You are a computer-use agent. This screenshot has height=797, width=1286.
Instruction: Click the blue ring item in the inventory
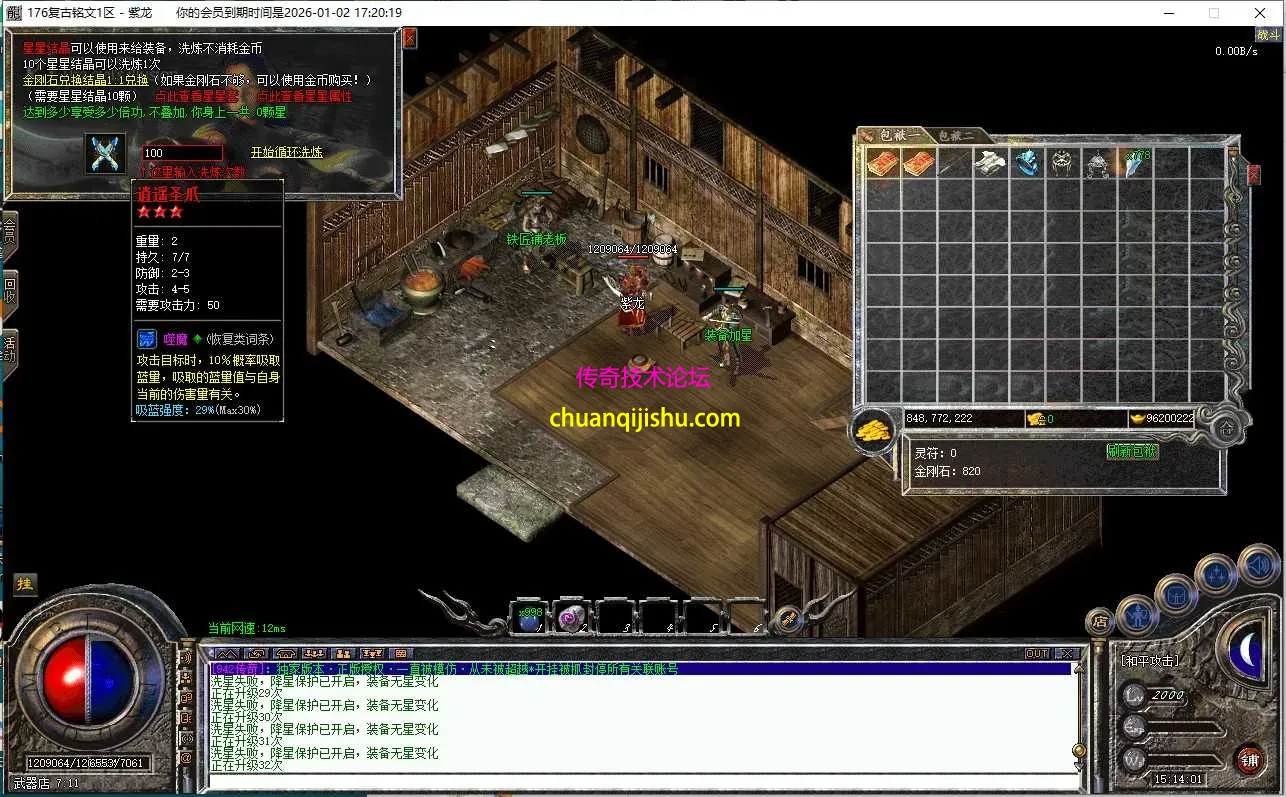tap(1028, 162)
